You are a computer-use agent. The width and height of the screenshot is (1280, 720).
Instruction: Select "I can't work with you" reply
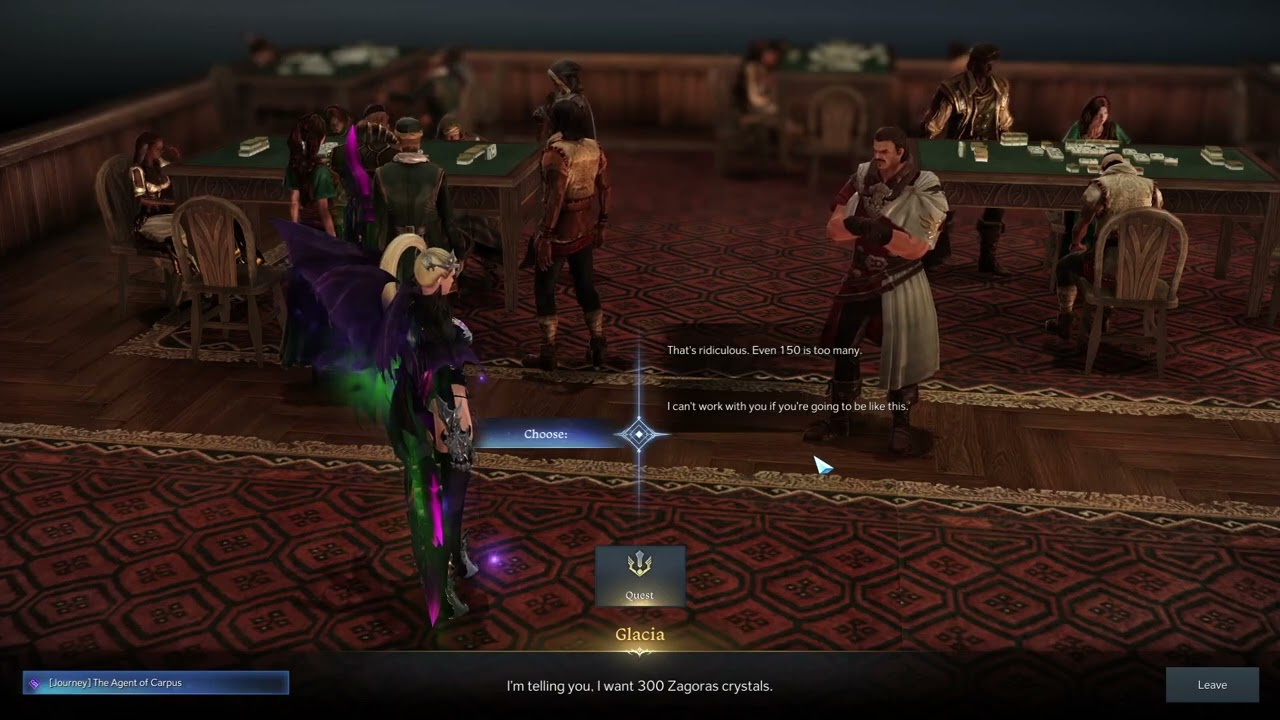[x=787, y=406]
